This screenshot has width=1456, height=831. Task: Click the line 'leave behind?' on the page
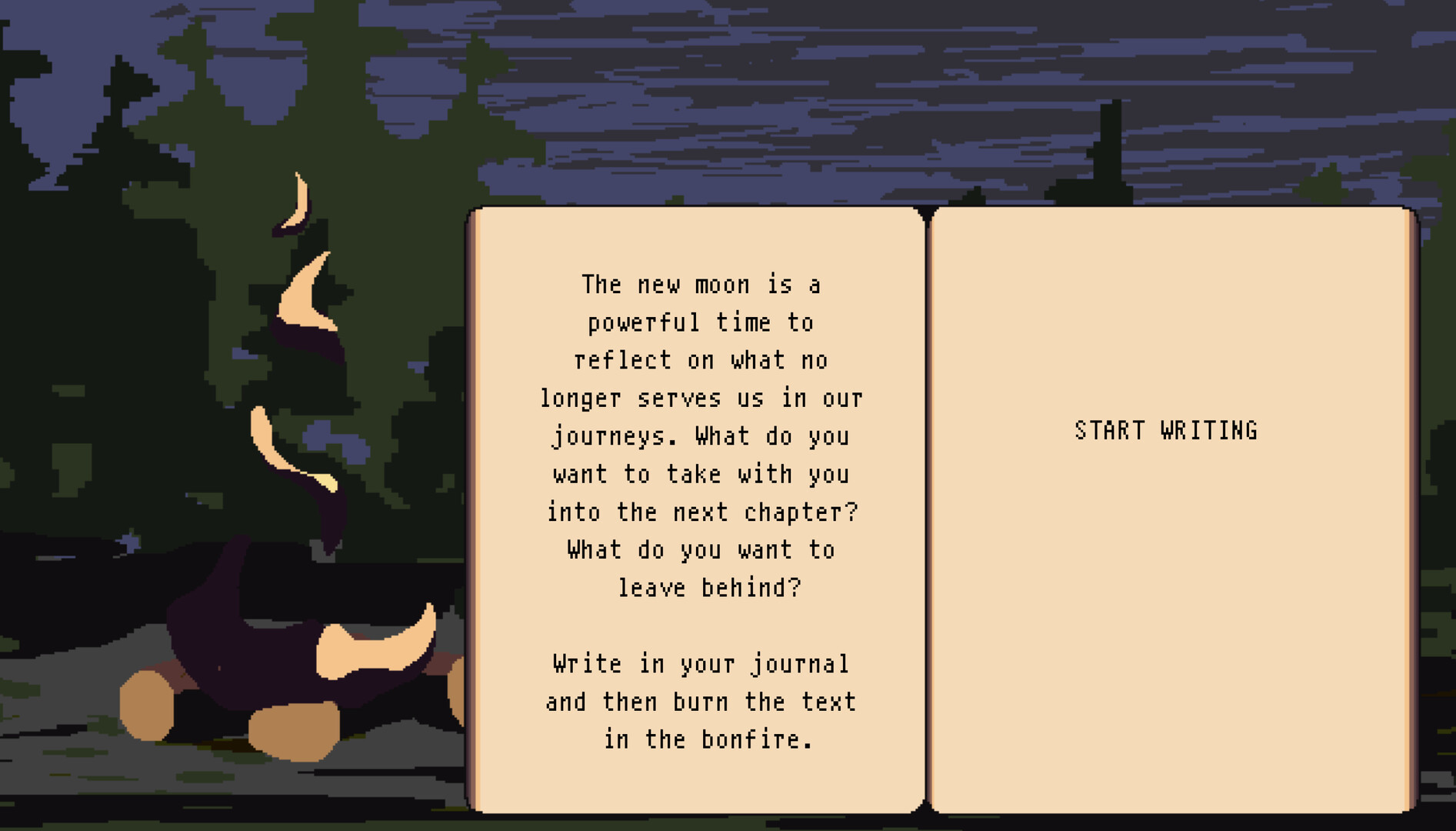(x=709, y=587)
